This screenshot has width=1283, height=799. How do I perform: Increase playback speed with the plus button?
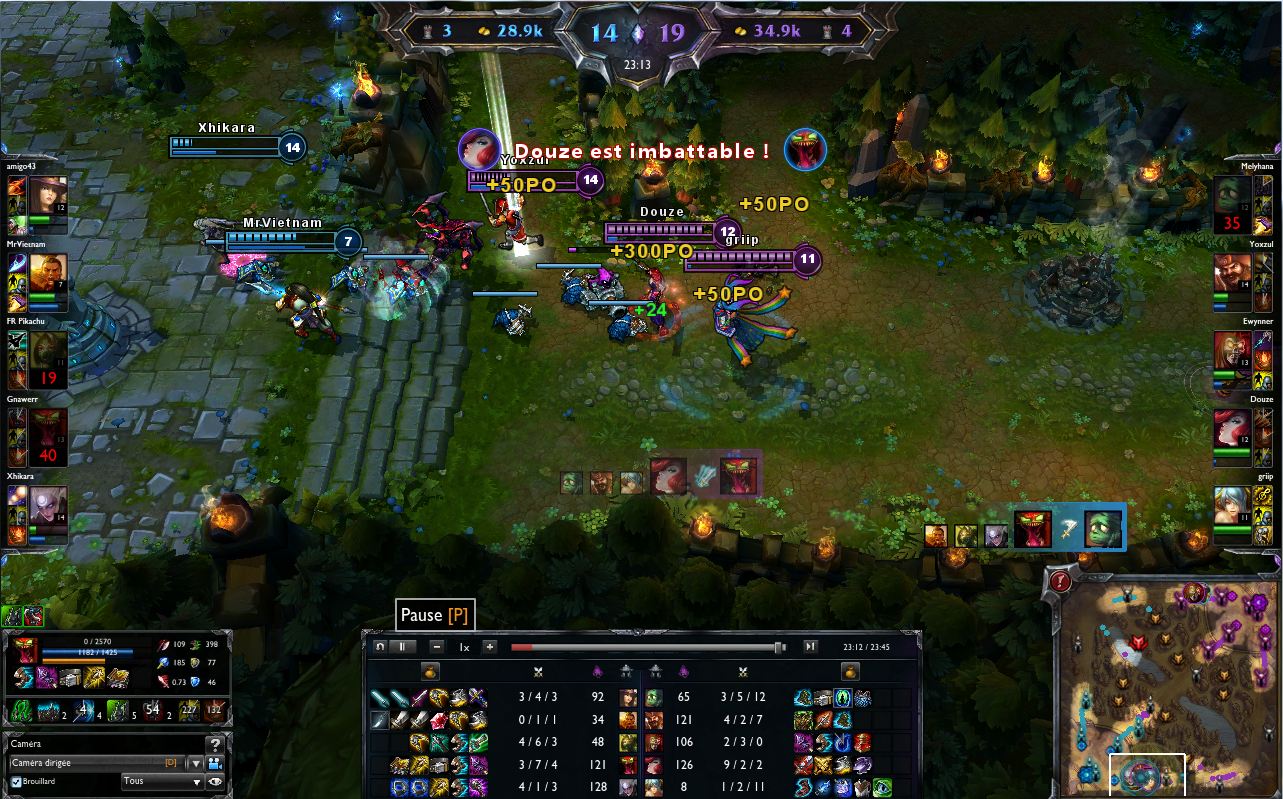[490, 647]
